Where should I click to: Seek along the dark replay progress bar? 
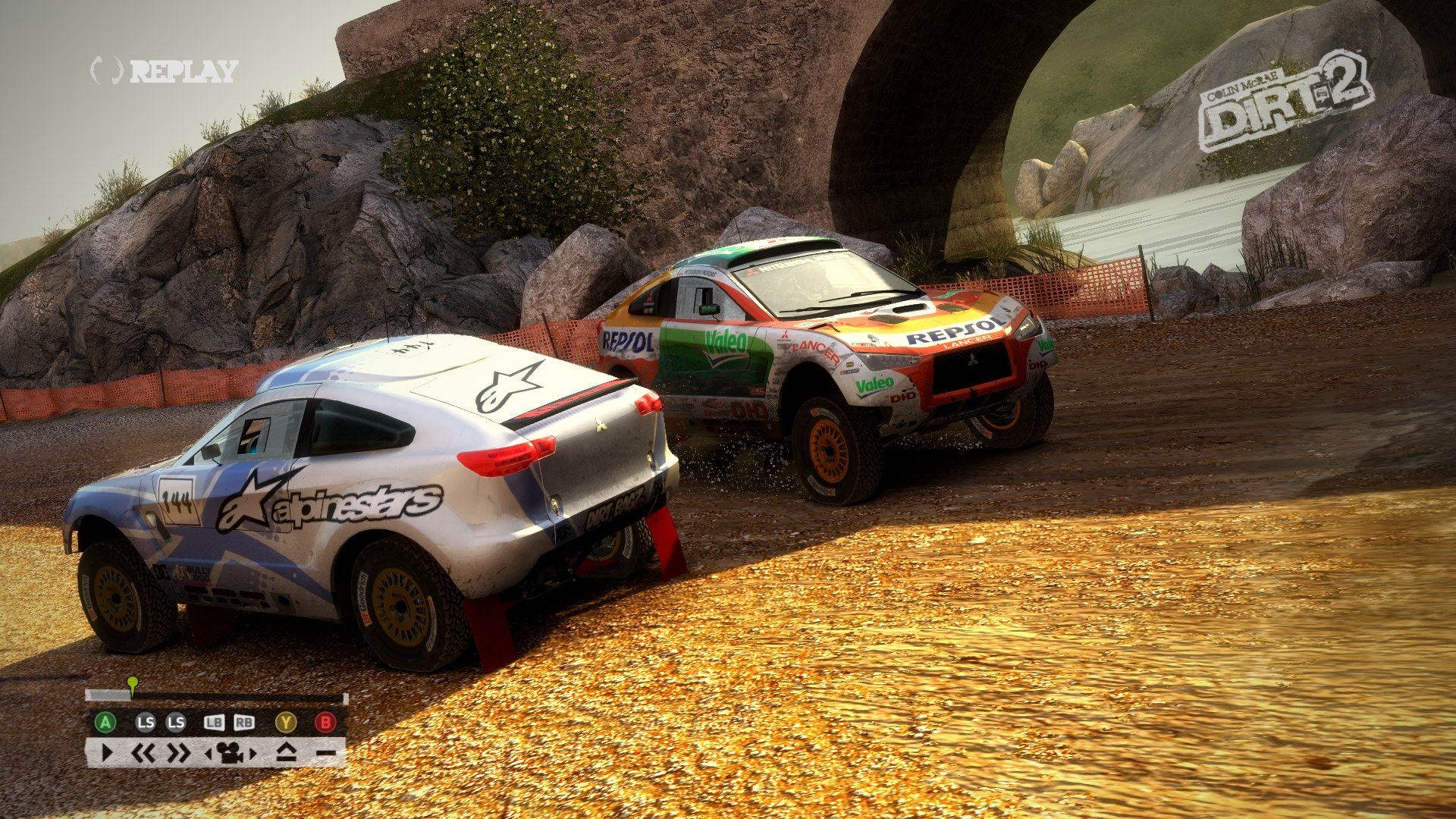[227, 696]
